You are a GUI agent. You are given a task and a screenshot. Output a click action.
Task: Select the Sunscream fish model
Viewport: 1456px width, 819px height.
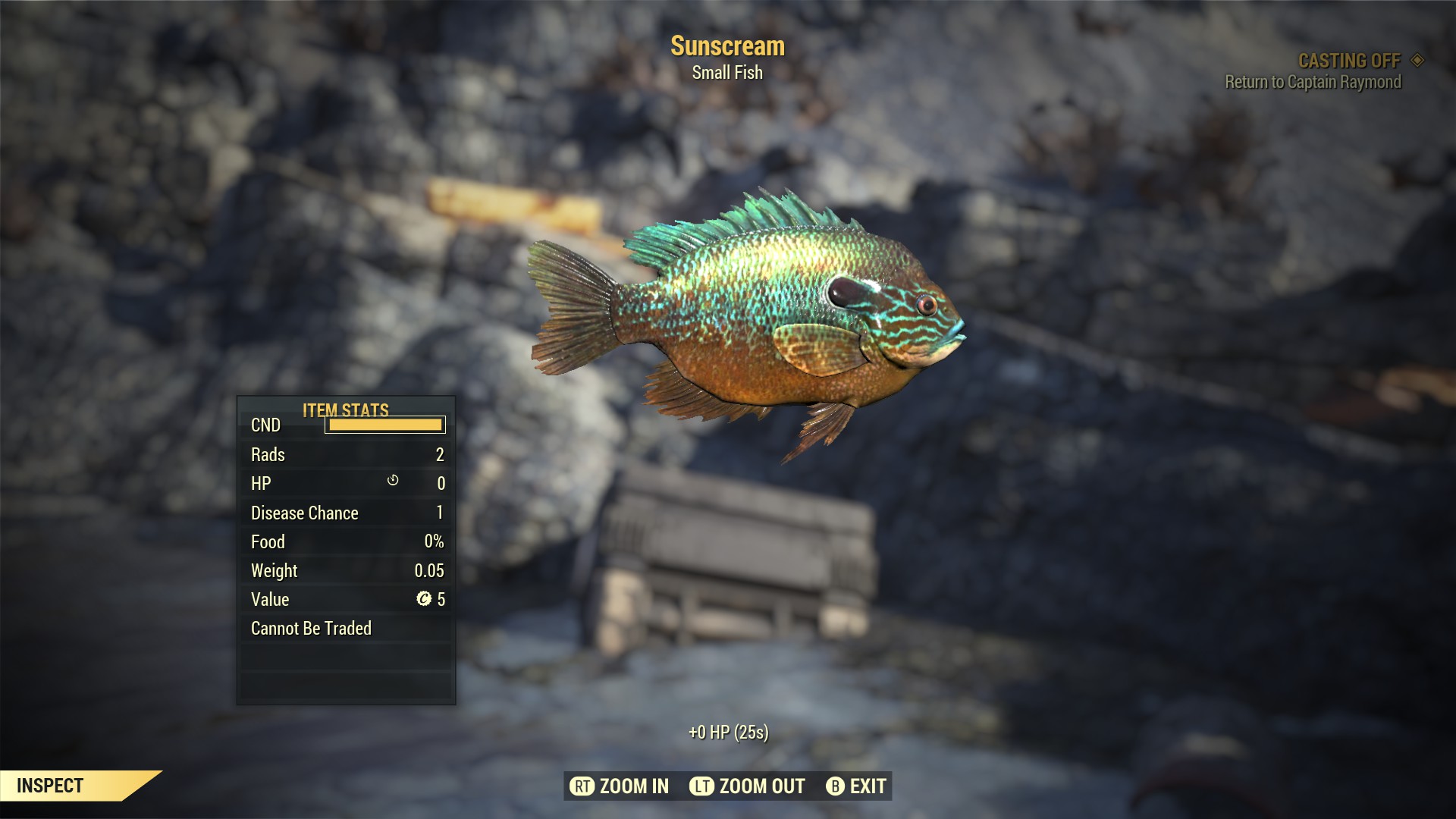point(758,318)
